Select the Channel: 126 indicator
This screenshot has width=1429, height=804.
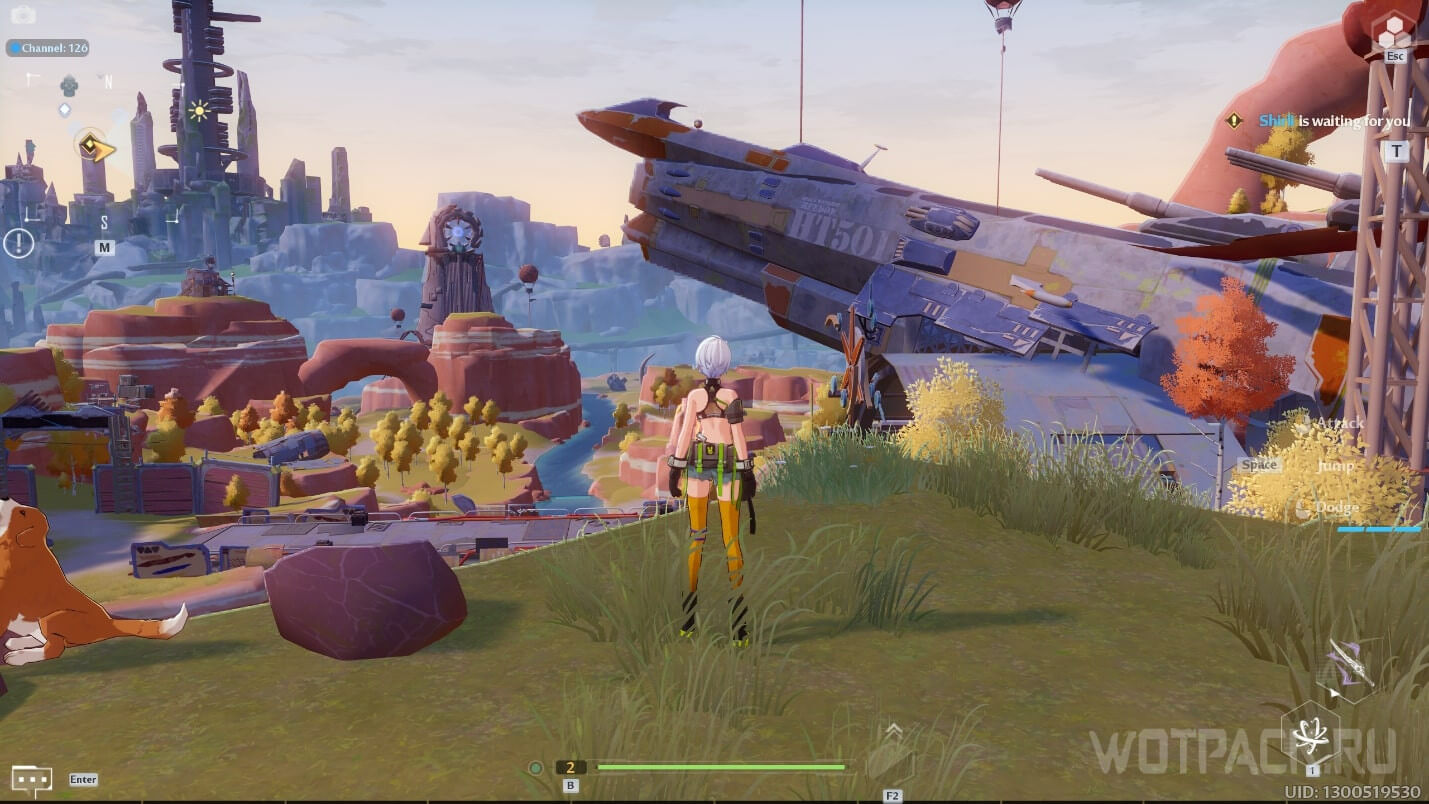[47, 48]
